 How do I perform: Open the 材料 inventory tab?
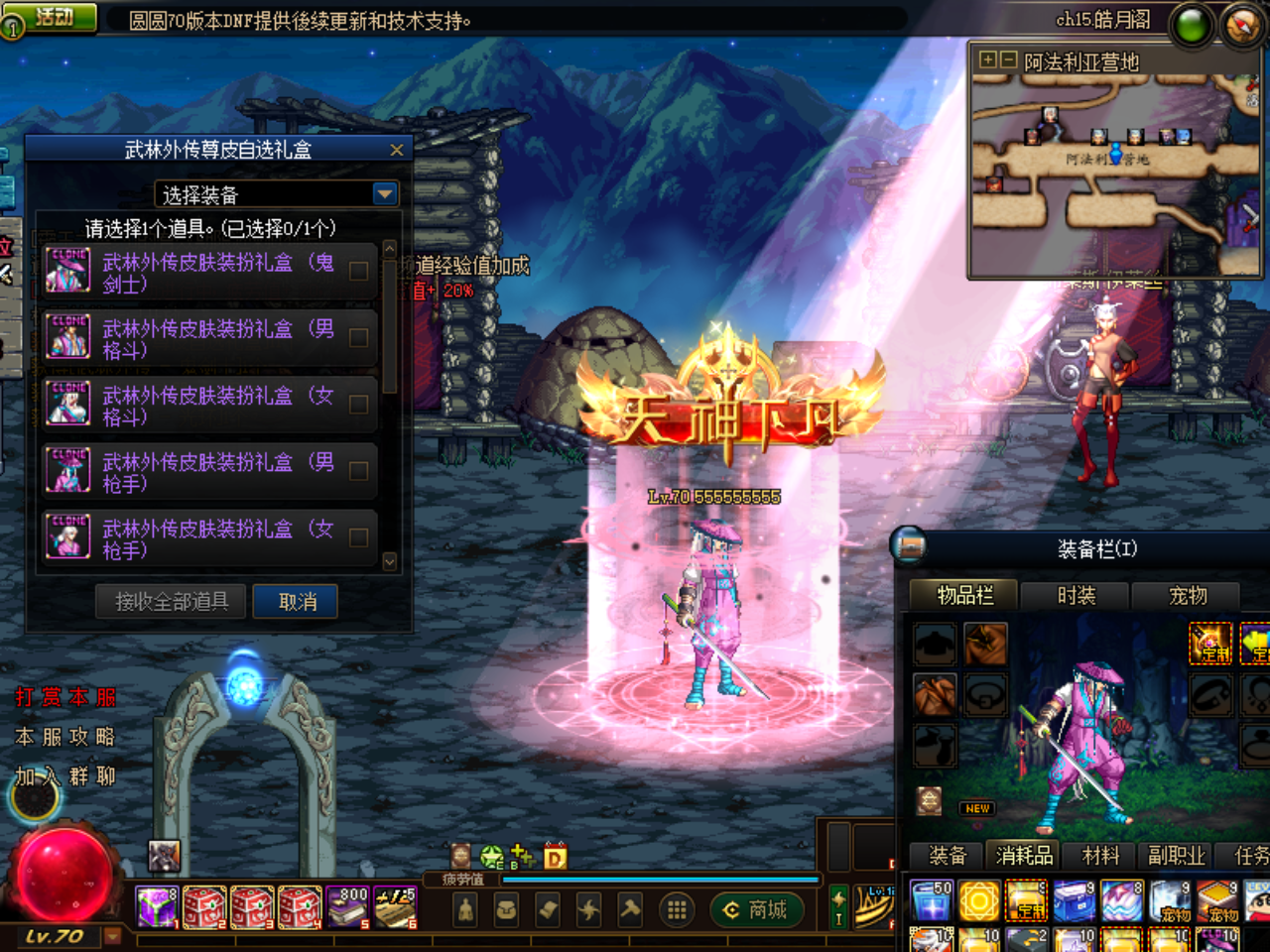pos(1100,856)
